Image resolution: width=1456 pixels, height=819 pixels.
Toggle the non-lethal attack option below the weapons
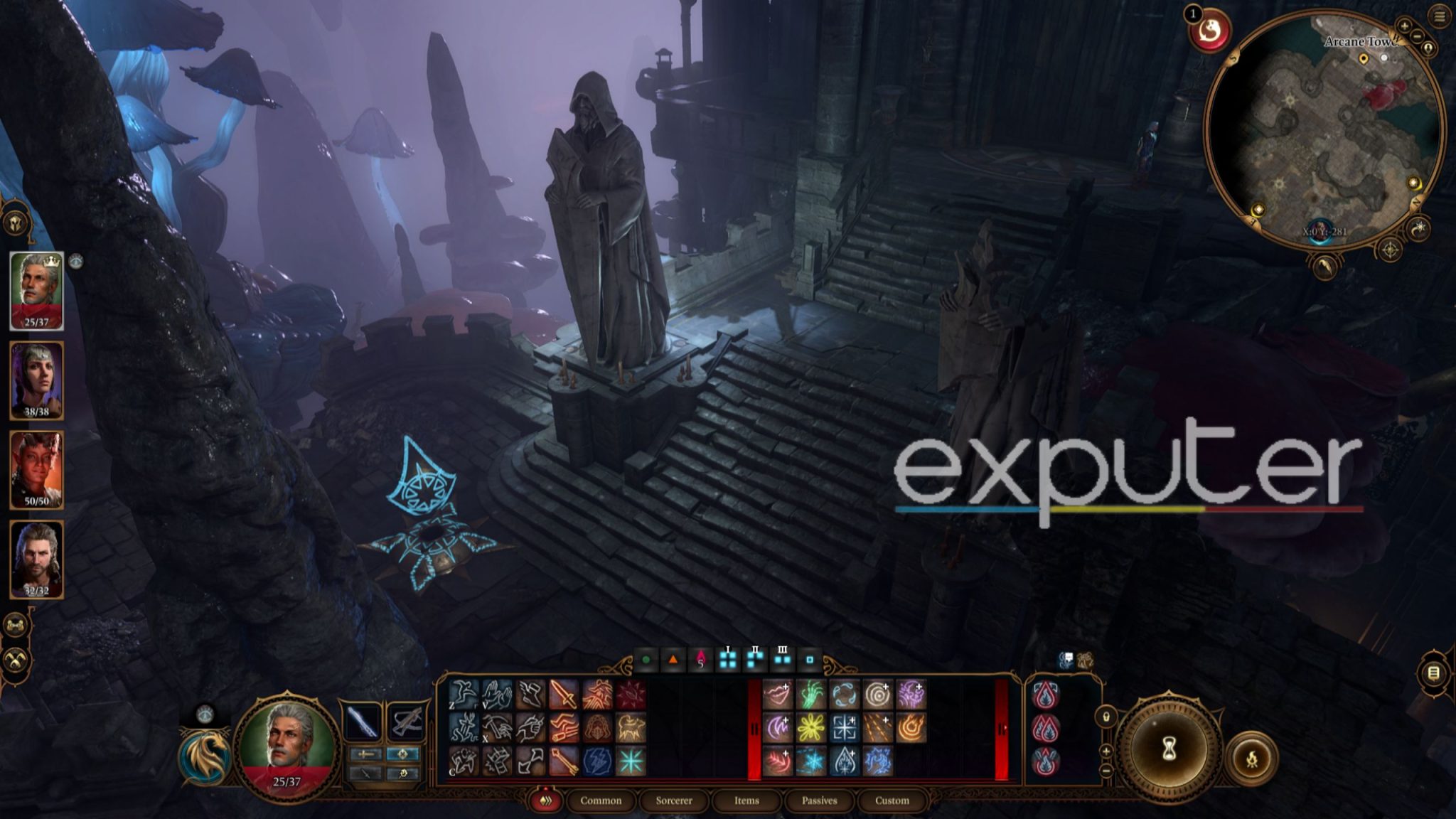click(x=366, y=773)
